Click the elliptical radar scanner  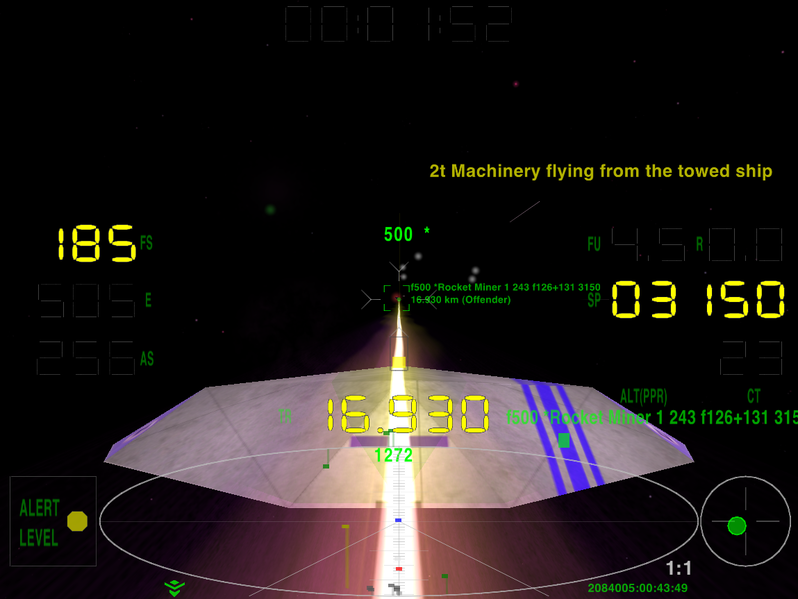(x=398, y=520)
